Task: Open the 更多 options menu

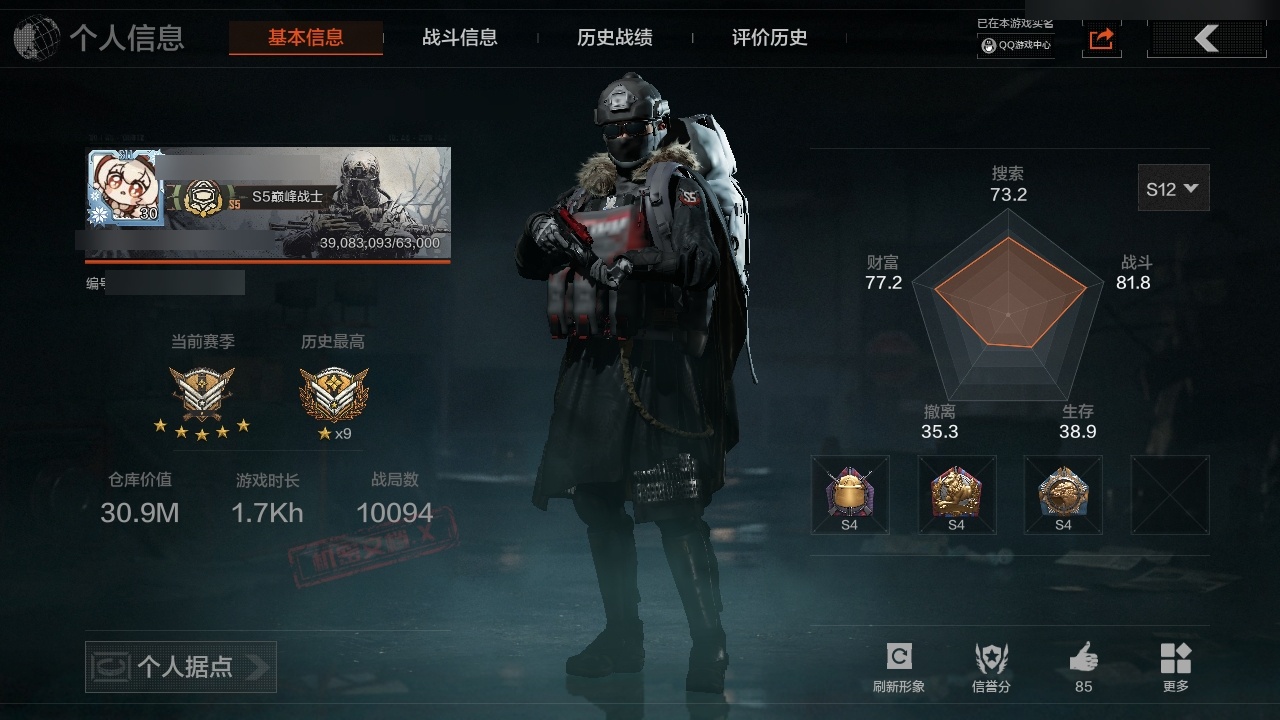Action: point(1176,667)
